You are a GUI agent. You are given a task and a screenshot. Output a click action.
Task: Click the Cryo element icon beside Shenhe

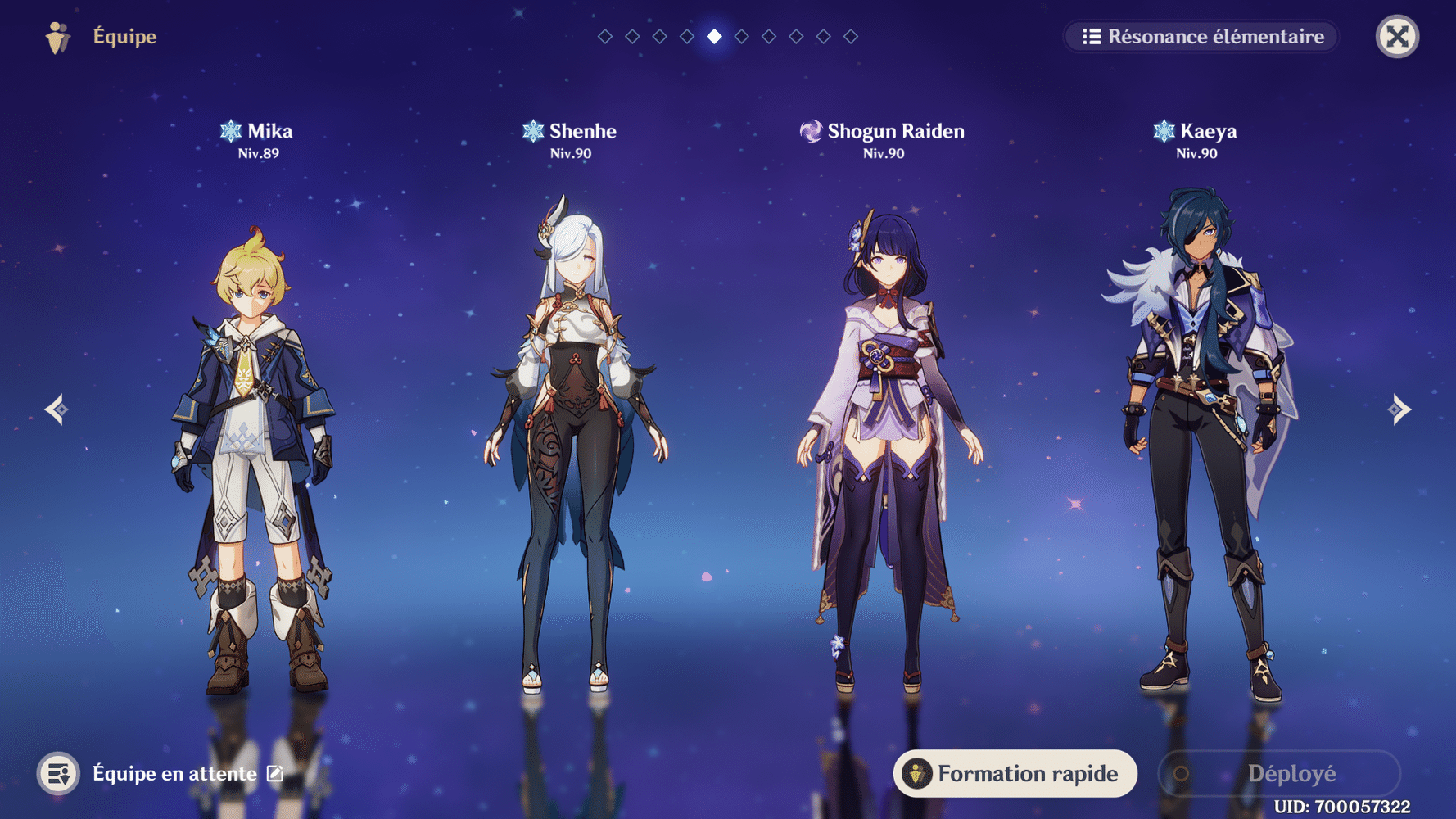point(532,130)
